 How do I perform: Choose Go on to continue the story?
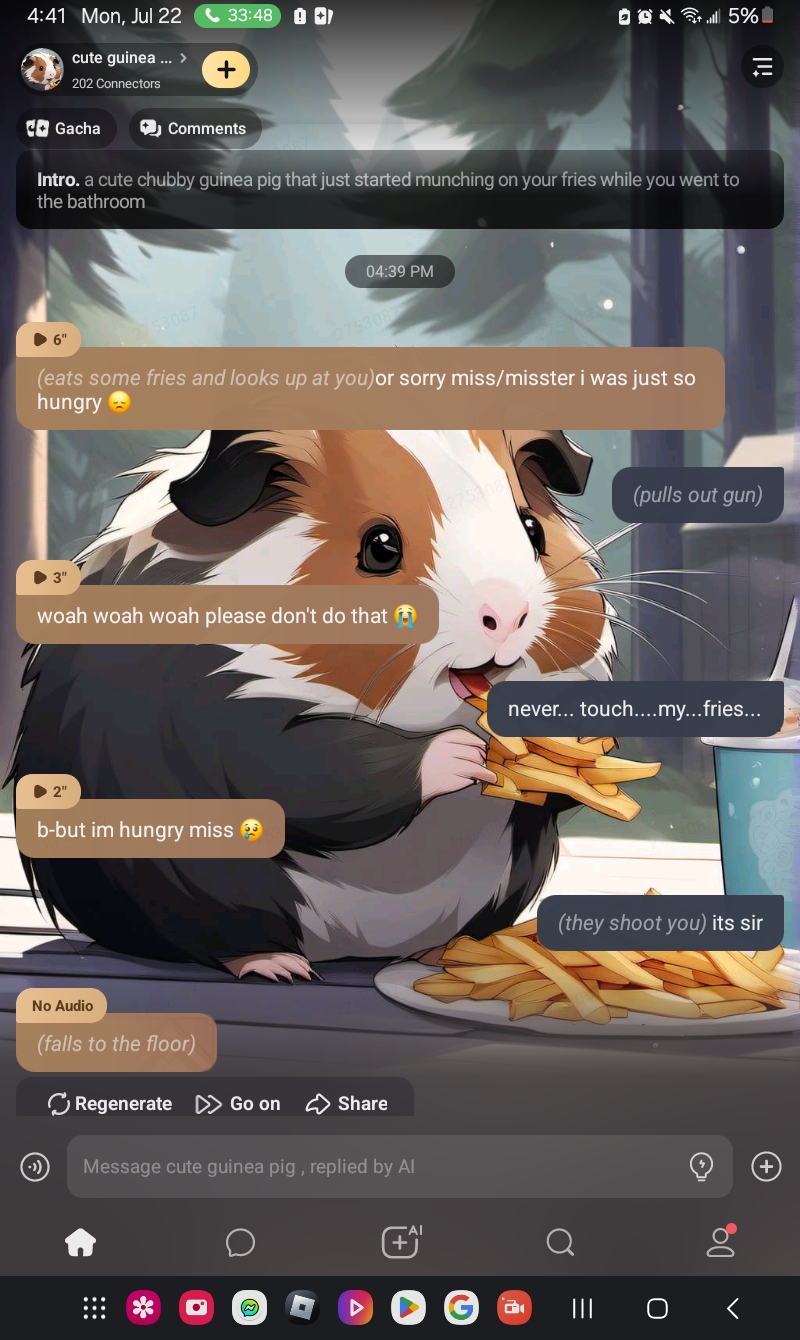238,1103
